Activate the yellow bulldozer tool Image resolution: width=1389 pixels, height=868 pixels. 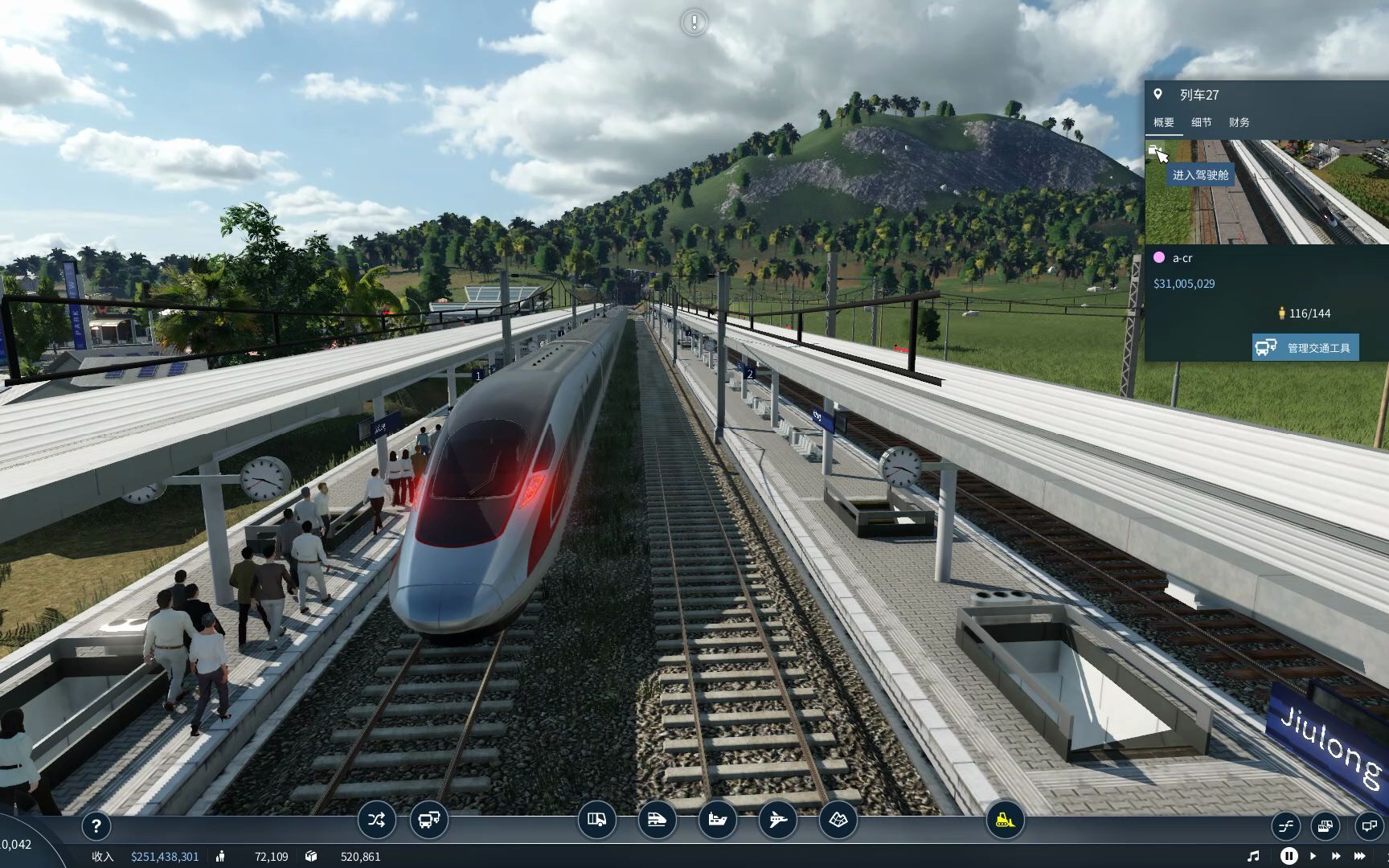[1005, 821]
